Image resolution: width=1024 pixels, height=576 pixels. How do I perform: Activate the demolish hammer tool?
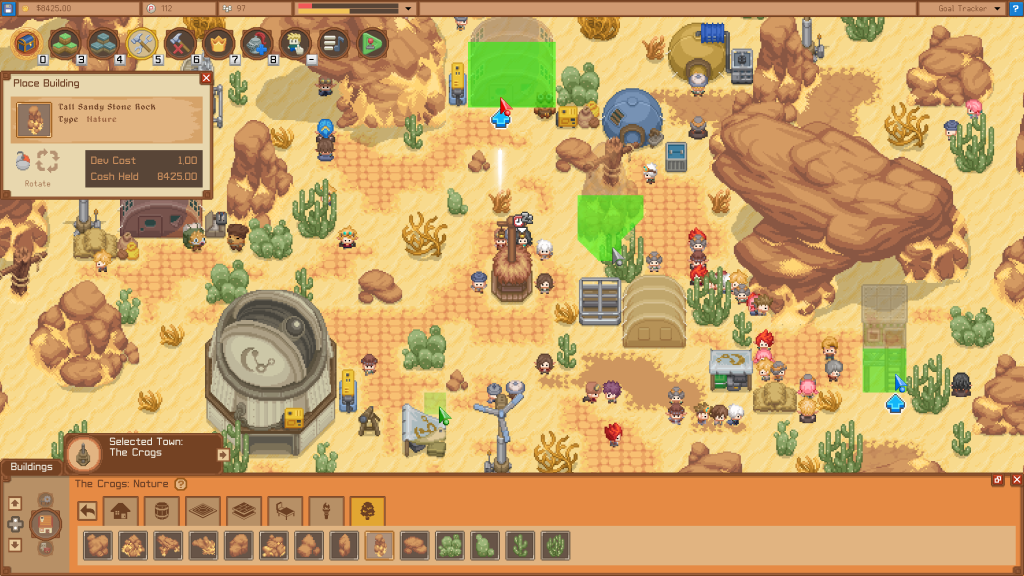coord(179,43)
